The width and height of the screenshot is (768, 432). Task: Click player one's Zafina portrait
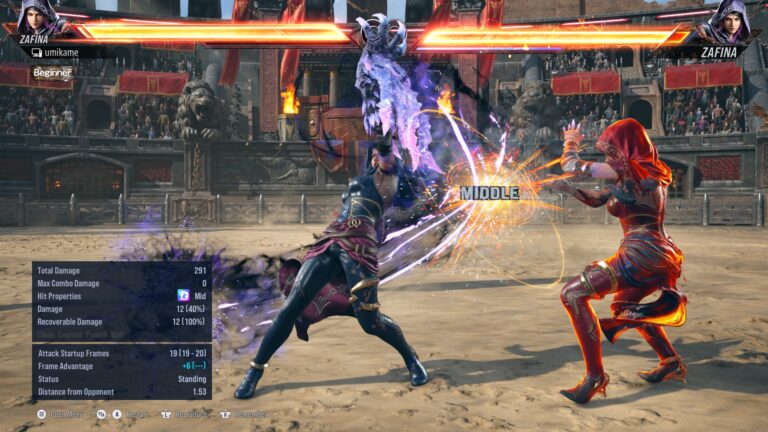[x=40, y=18]
